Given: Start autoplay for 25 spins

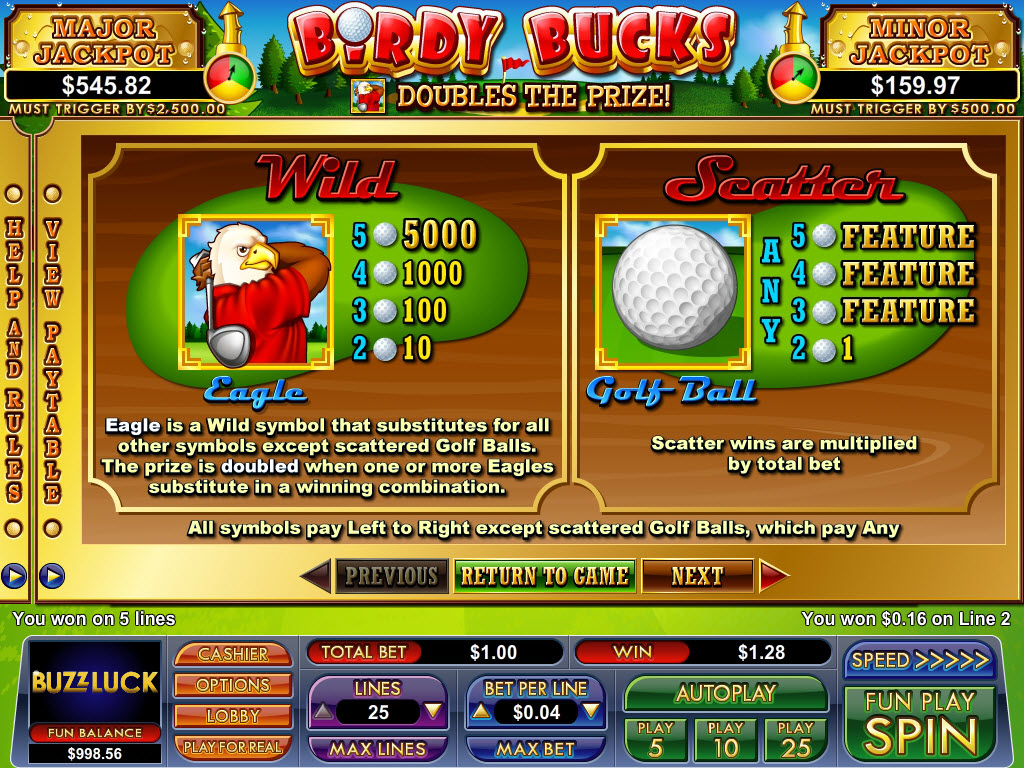Looking at the screenshot, I should 795,740.
